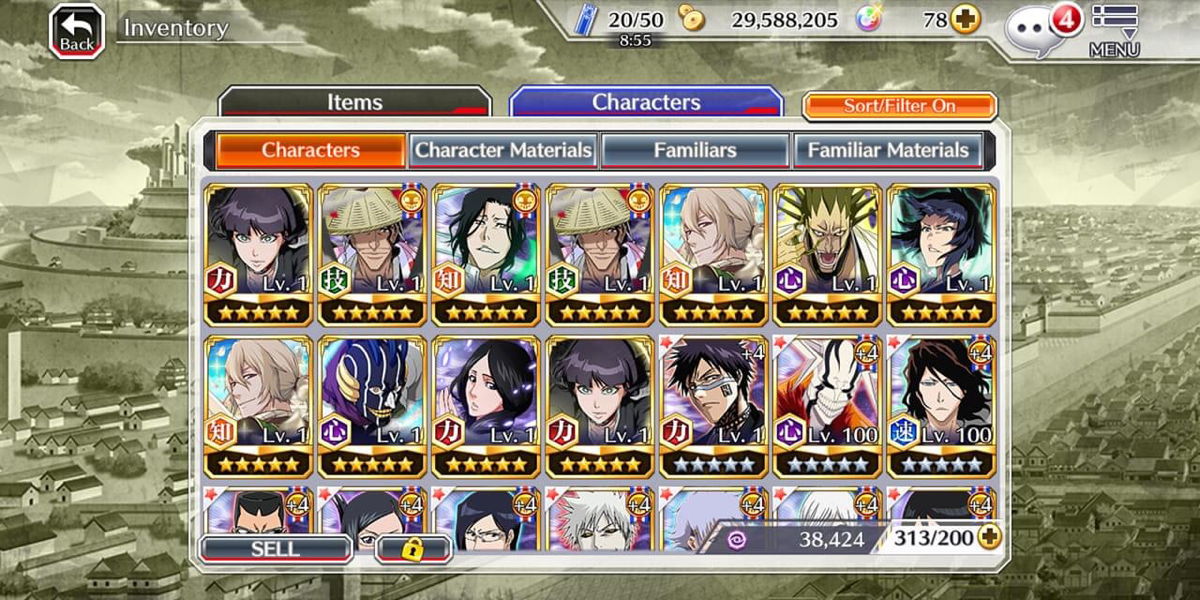Click the SELL button
Screen dimensions: 1200x600
pos(275,549)
